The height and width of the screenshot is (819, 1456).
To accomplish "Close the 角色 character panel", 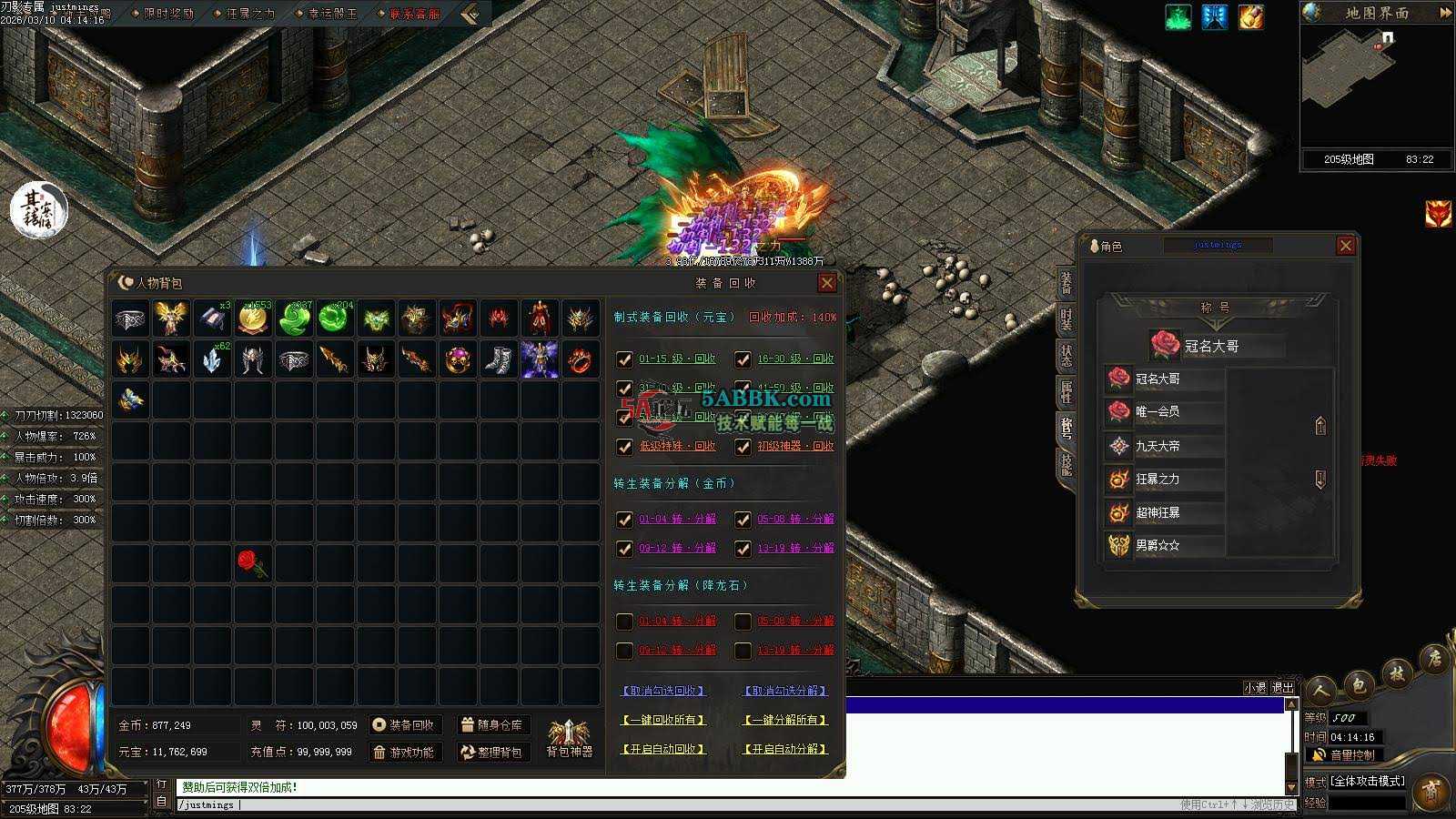I will pyautogui.click(x=1345, y=246).
